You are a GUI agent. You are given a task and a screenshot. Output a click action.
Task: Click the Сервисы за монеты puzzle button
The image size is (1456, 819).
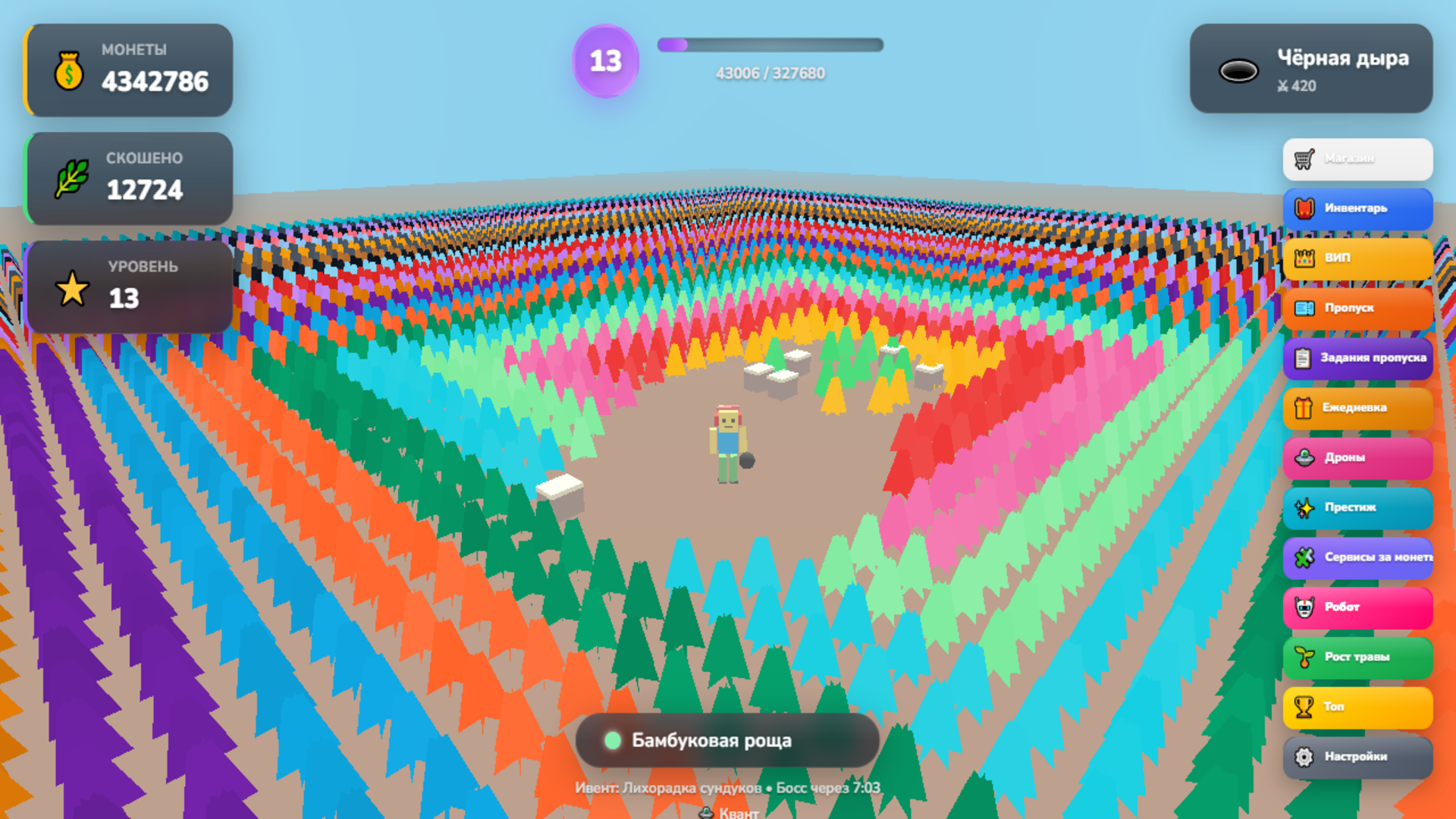point(1357,558)
